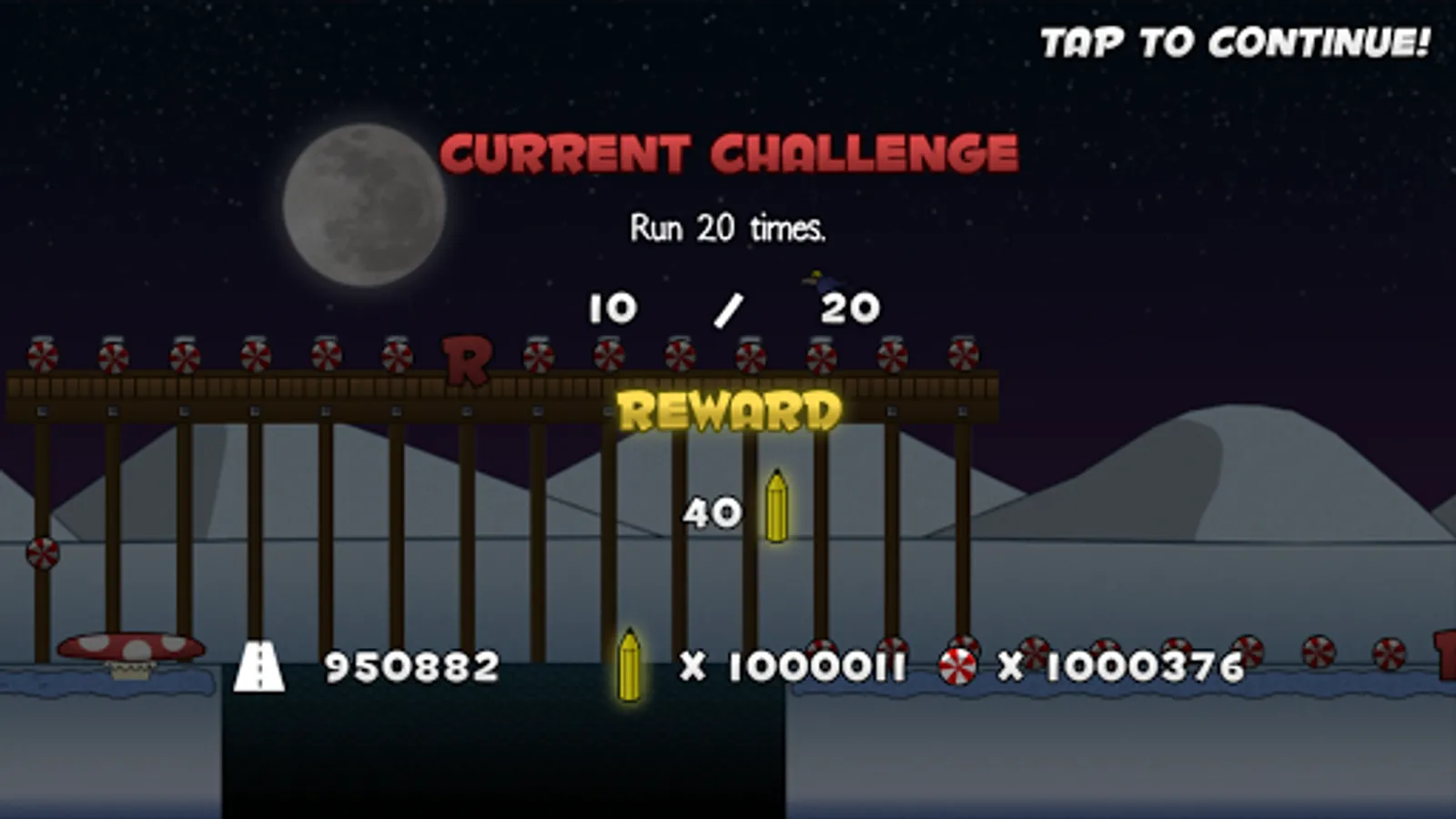Select the road distance icon beside 950882
The height and width of the screenshot is (819, 1456).
261,666
